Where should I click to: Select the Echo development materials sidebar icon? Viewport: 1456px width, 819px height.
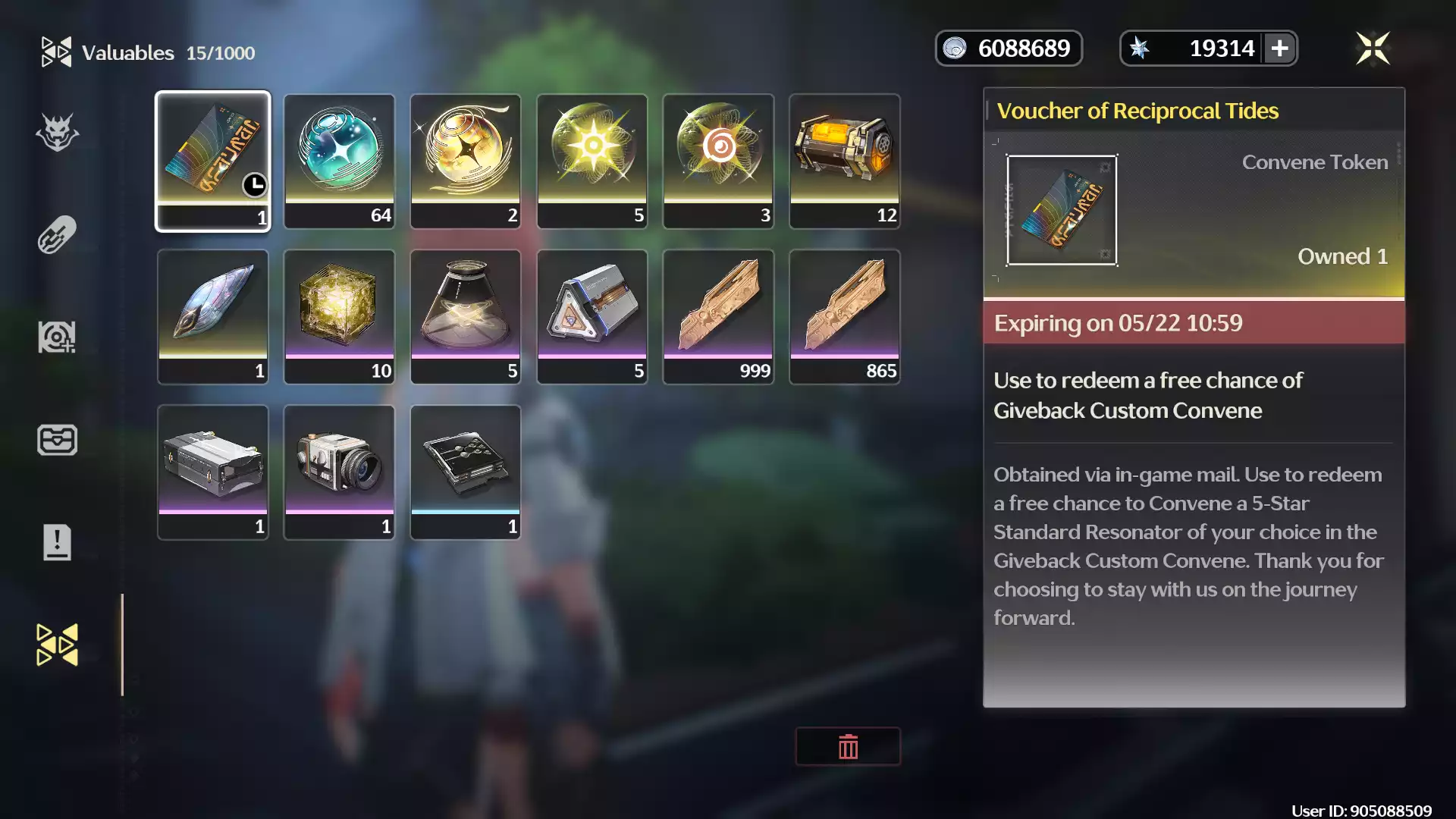click(57, 336)
